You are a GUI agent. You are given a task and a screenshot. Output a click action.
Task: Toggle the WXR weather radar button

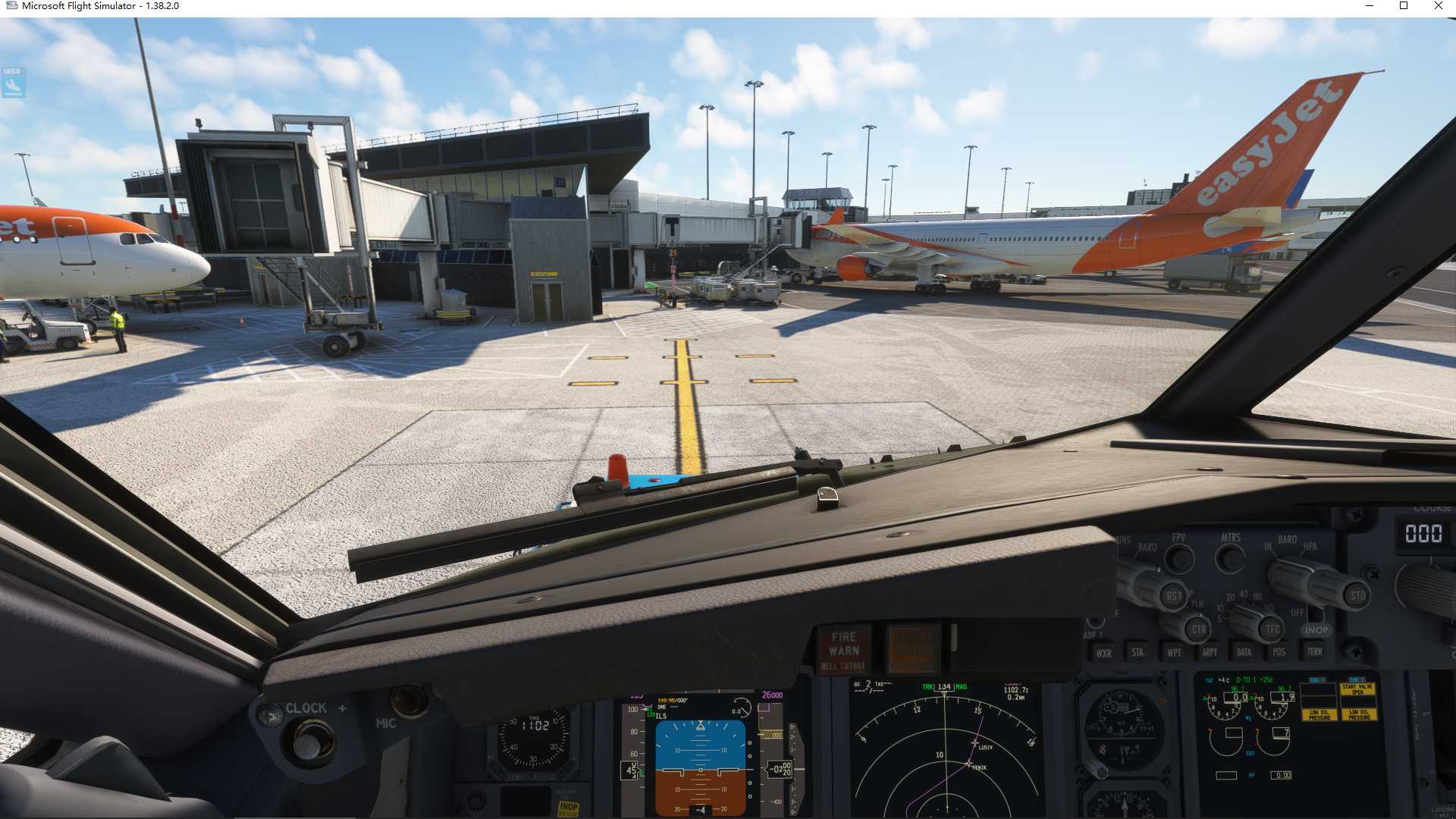1103,653
